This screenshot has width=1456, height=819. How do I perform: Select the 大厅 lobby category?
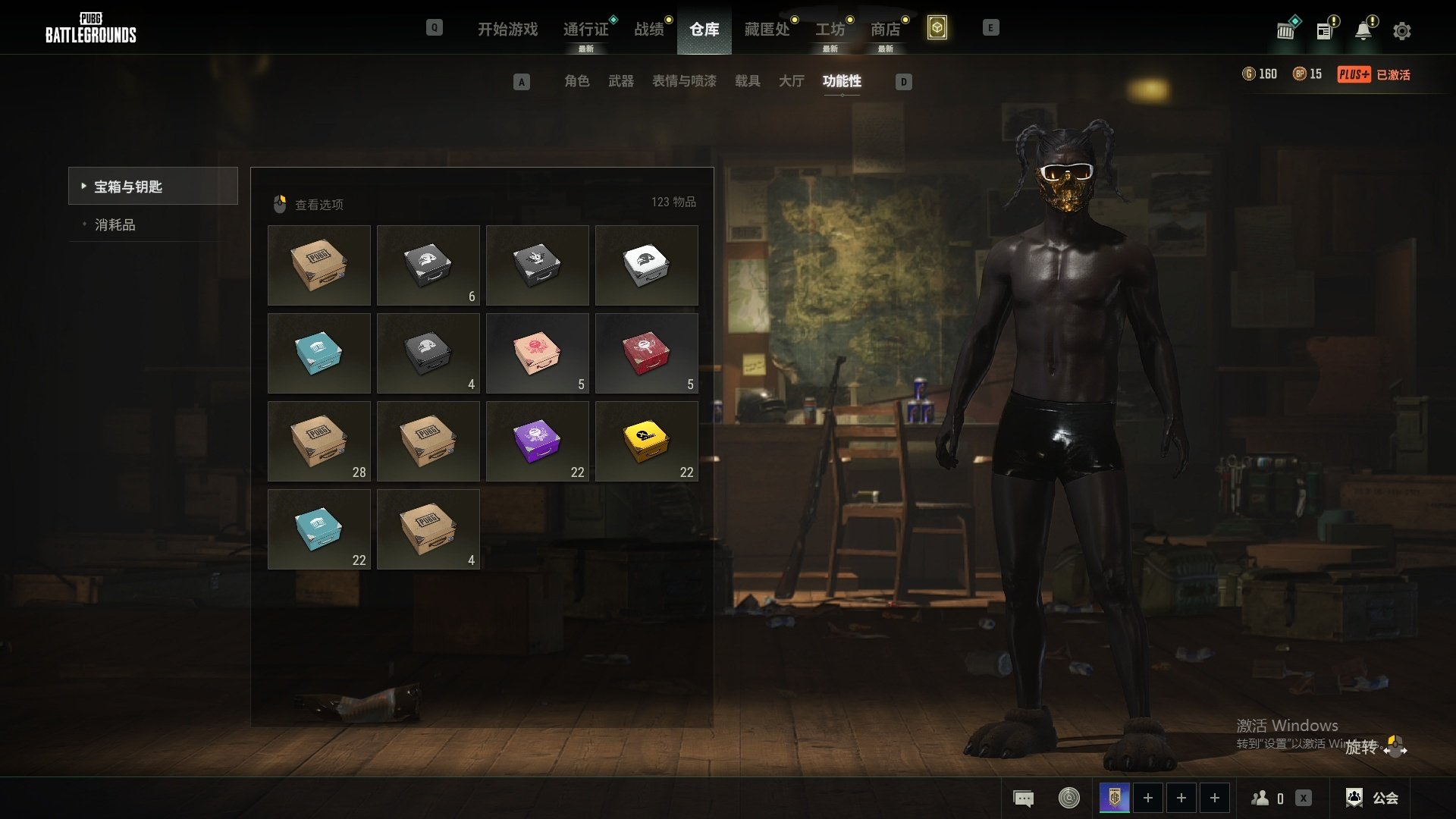791,81
